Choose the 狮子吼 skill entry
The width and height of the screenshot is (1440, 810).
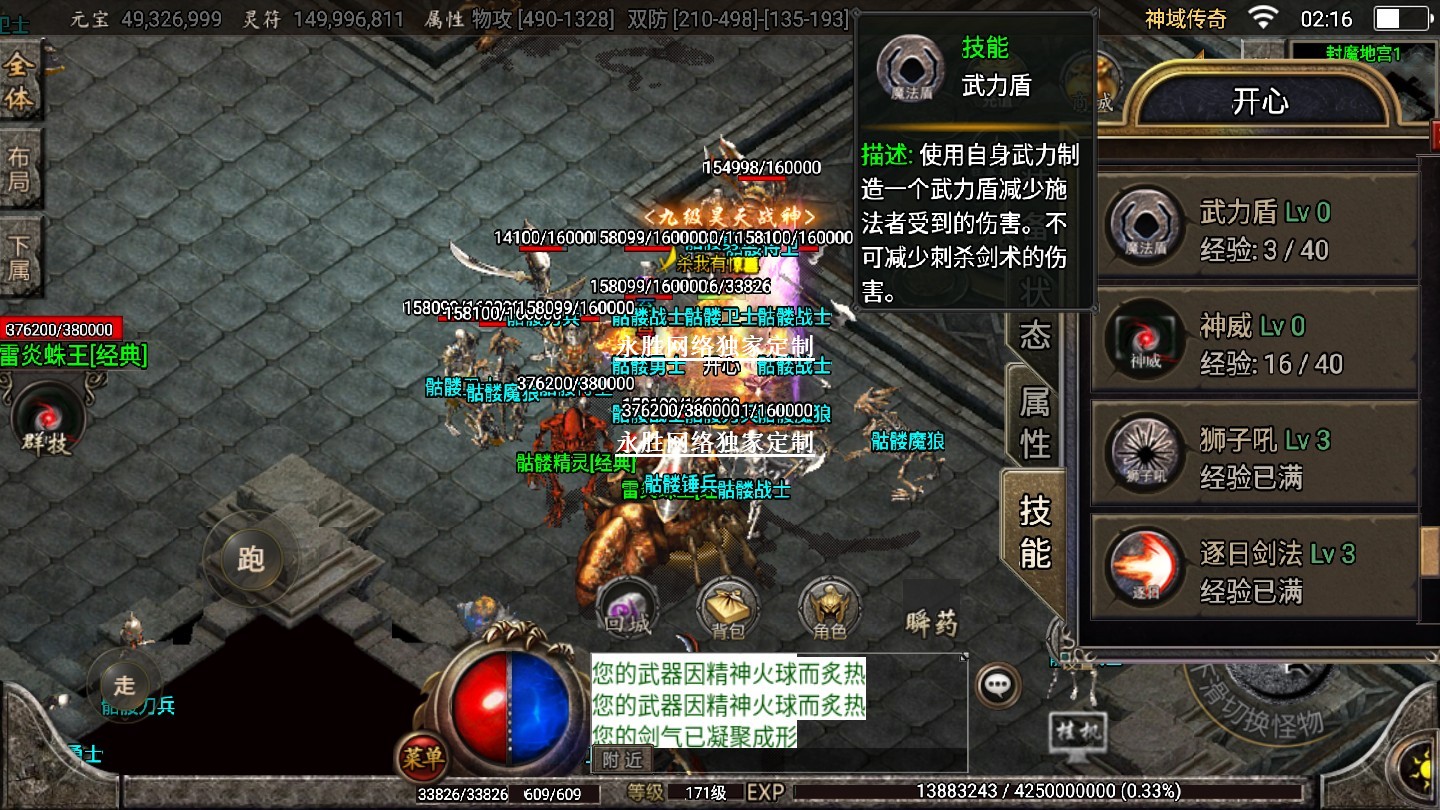1255,458
